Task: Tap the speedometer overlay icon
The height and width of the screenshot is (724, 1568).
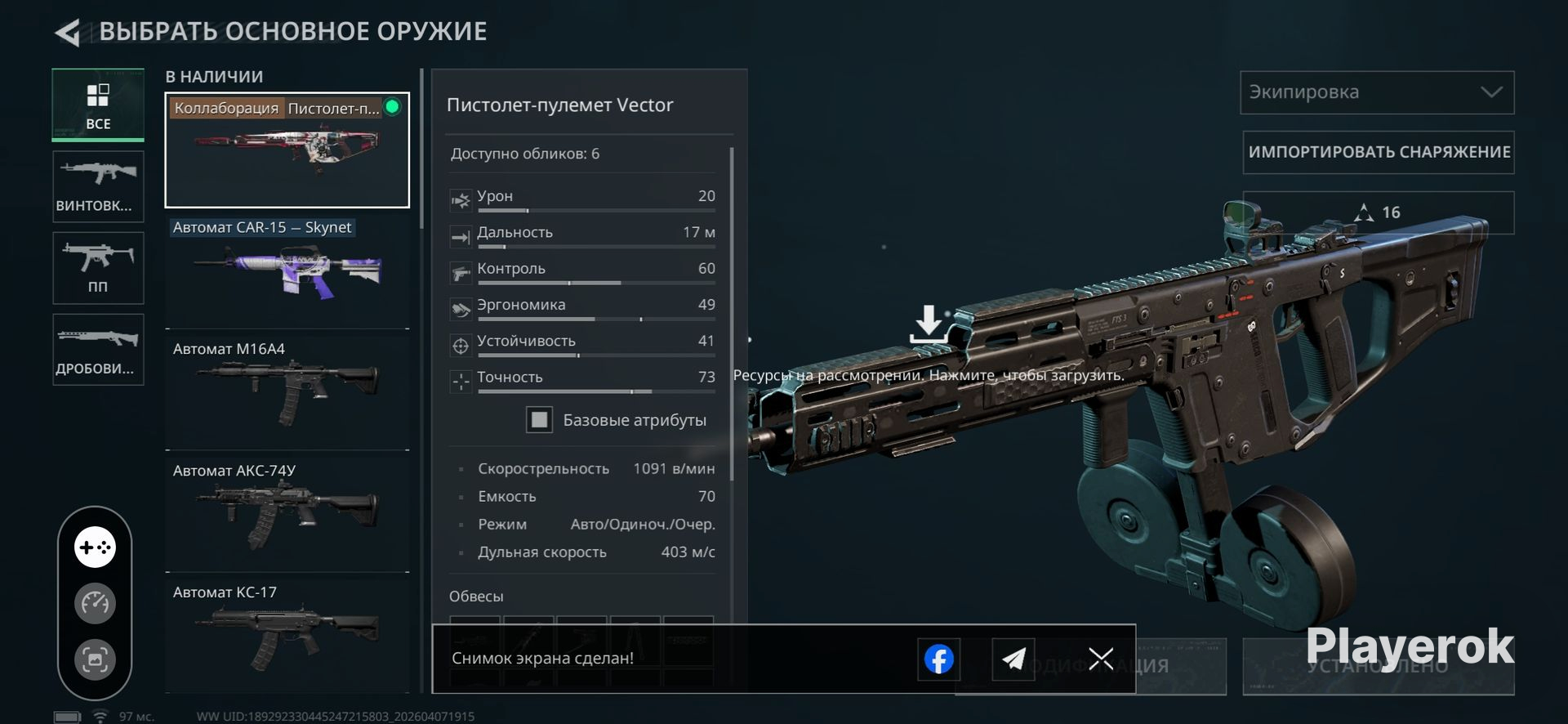Action: pyautogui.click(x=96, y=604)
